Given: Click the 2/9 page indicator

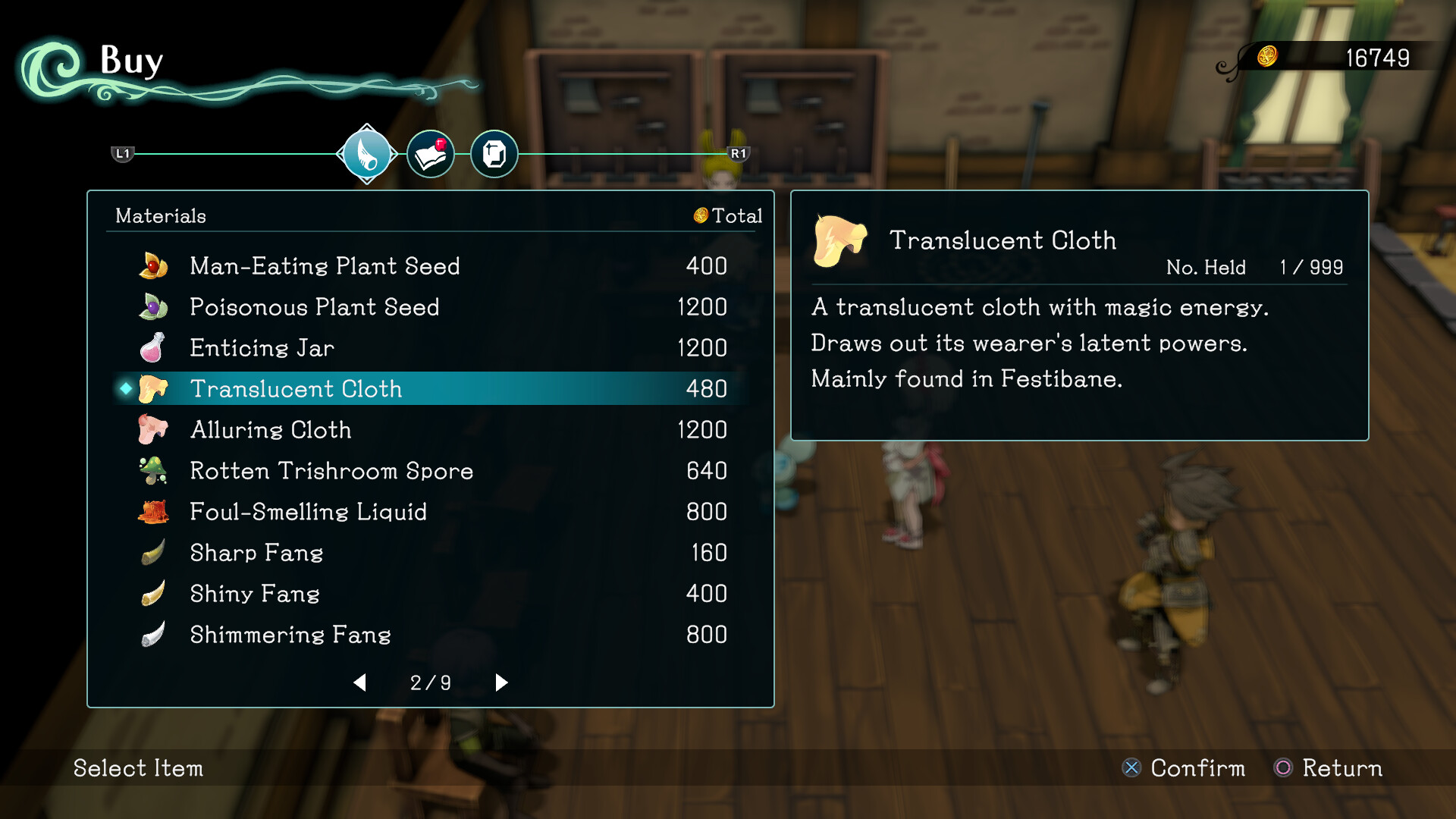Looking at the screenshot, I should [x=430, y=682].
